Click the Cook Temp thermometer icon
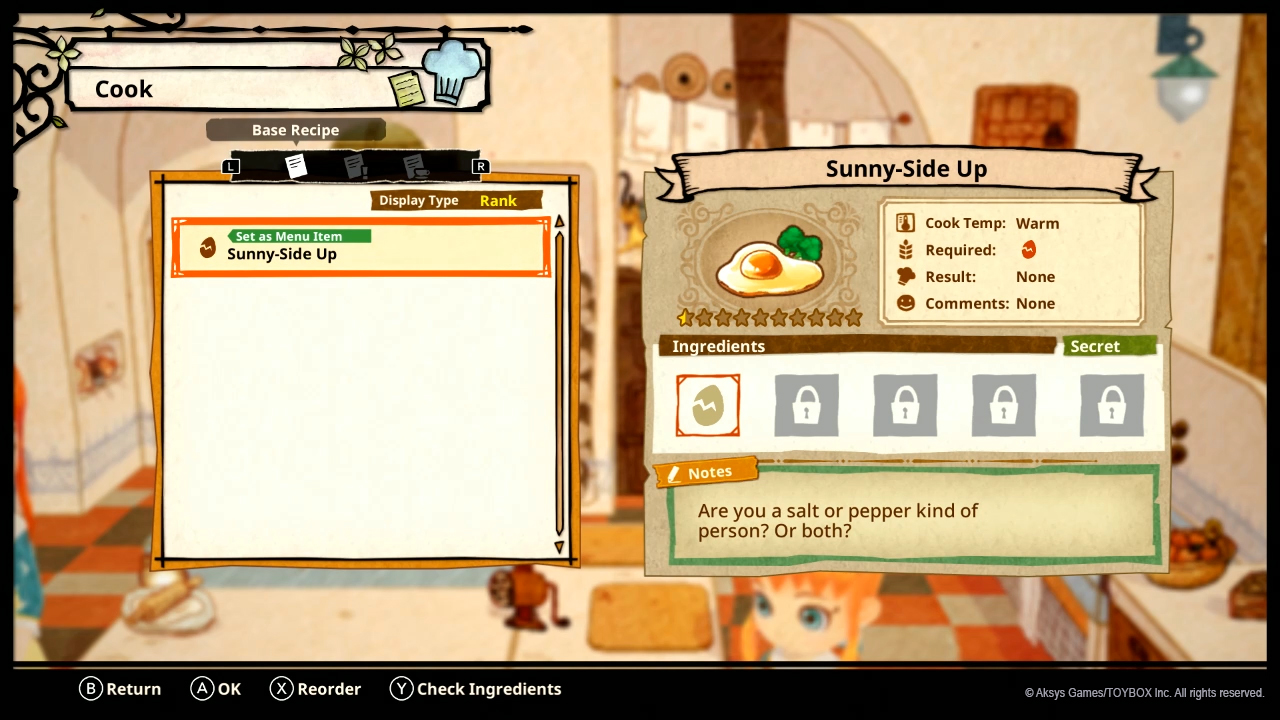 (x=906, y=222)
